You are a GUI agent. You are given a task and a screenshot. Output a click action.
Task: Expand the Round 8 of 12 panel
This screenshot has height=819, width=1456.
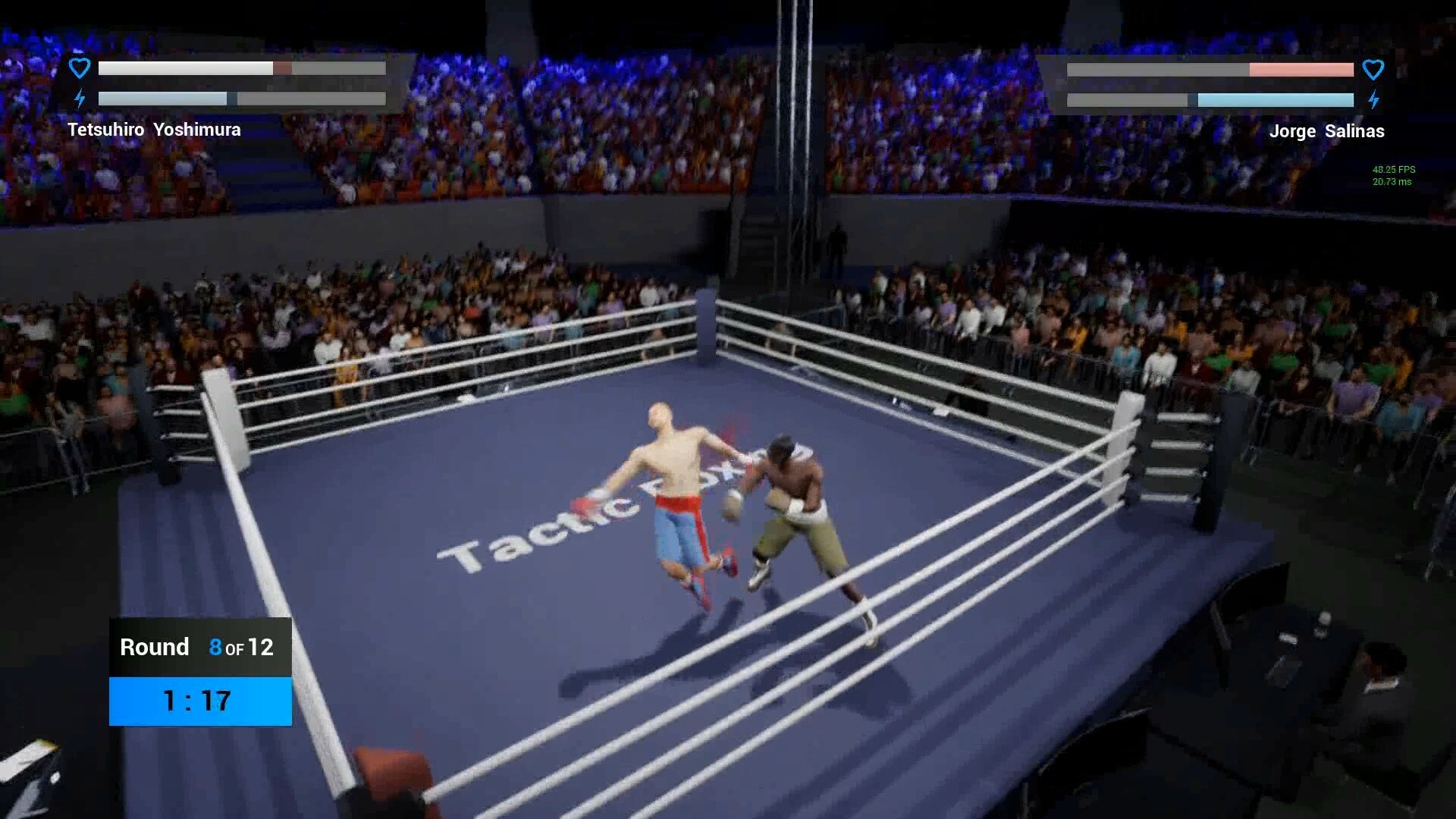tap(199, 647)
